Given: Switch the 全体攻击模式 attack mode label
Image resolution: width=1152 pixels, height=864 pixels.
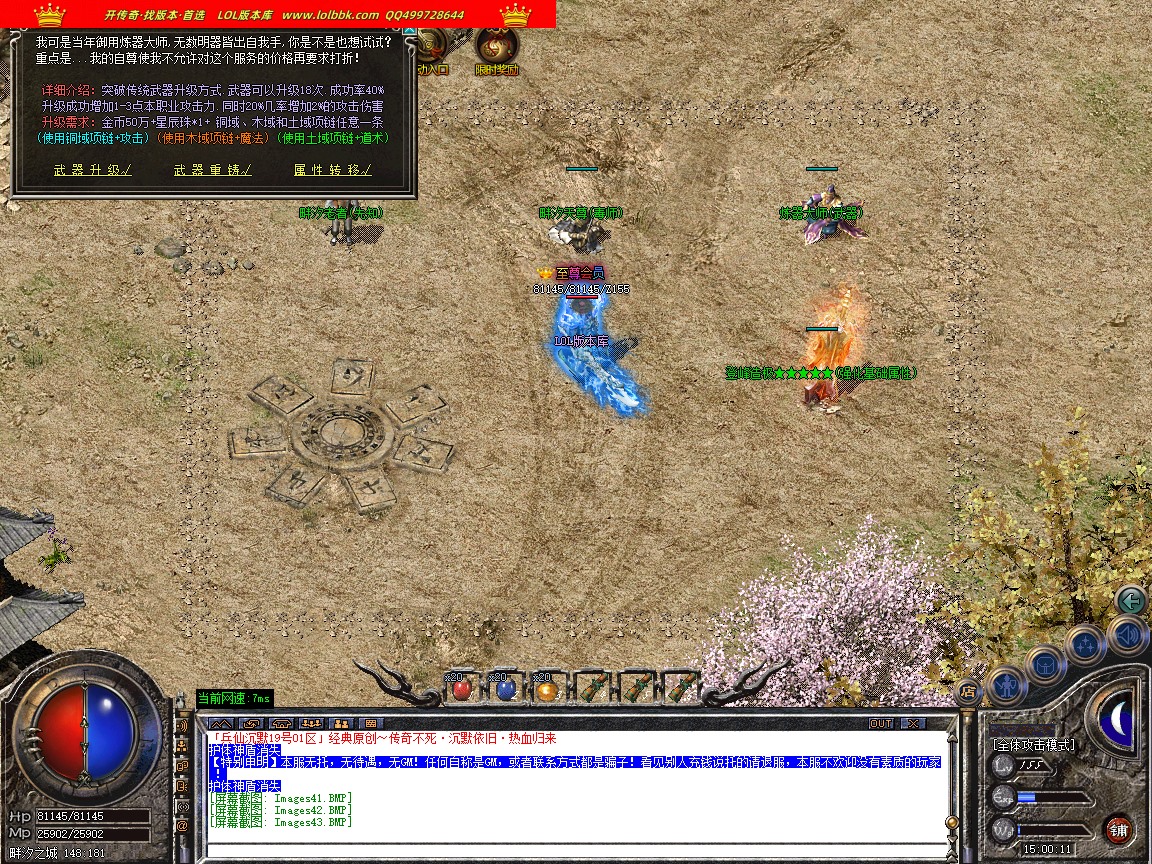Looking at the screenshot, I should [x=1034, y=745].
